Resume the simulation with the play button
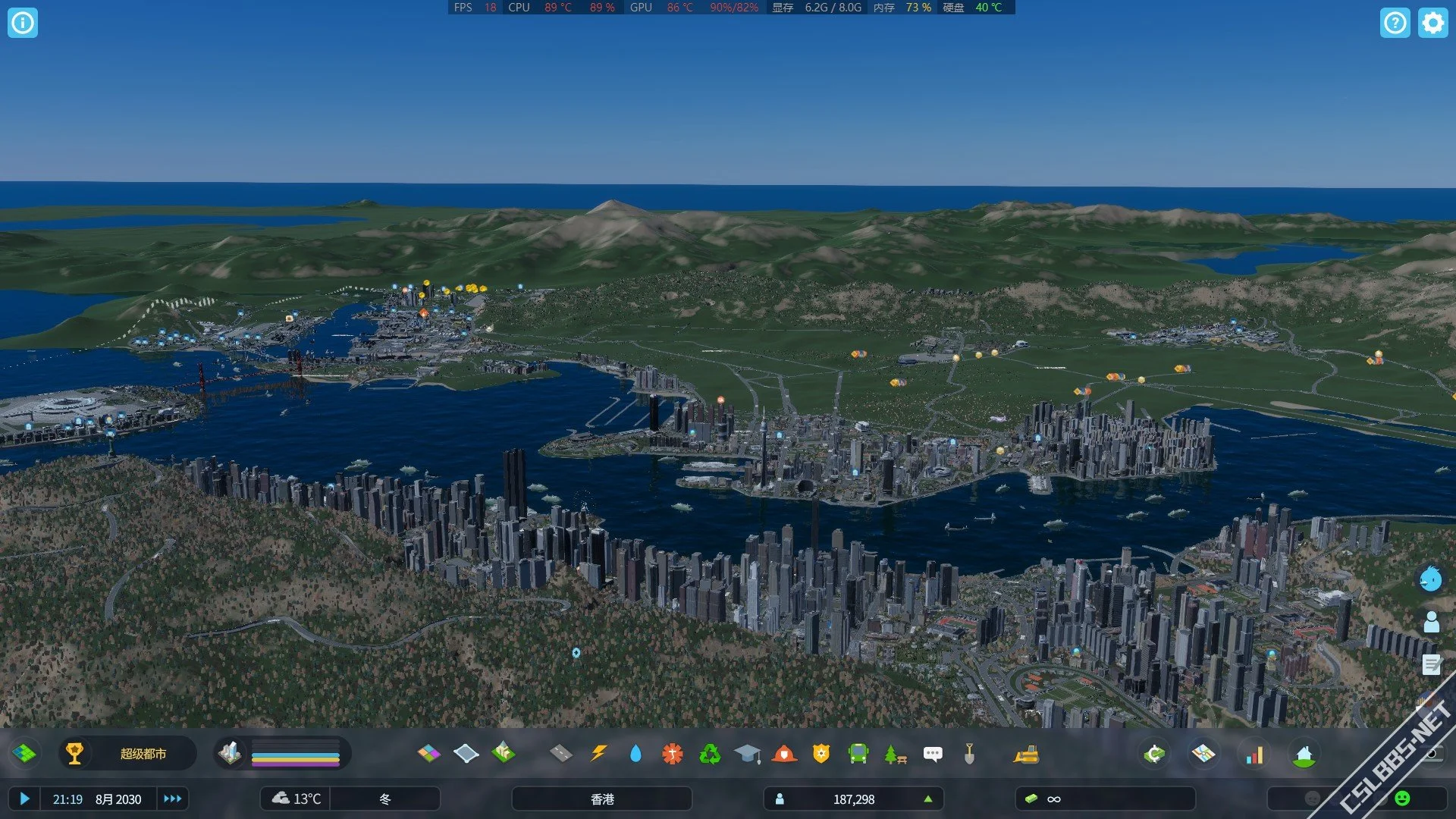Screen dimensions: 1456x819 (24, 799)
